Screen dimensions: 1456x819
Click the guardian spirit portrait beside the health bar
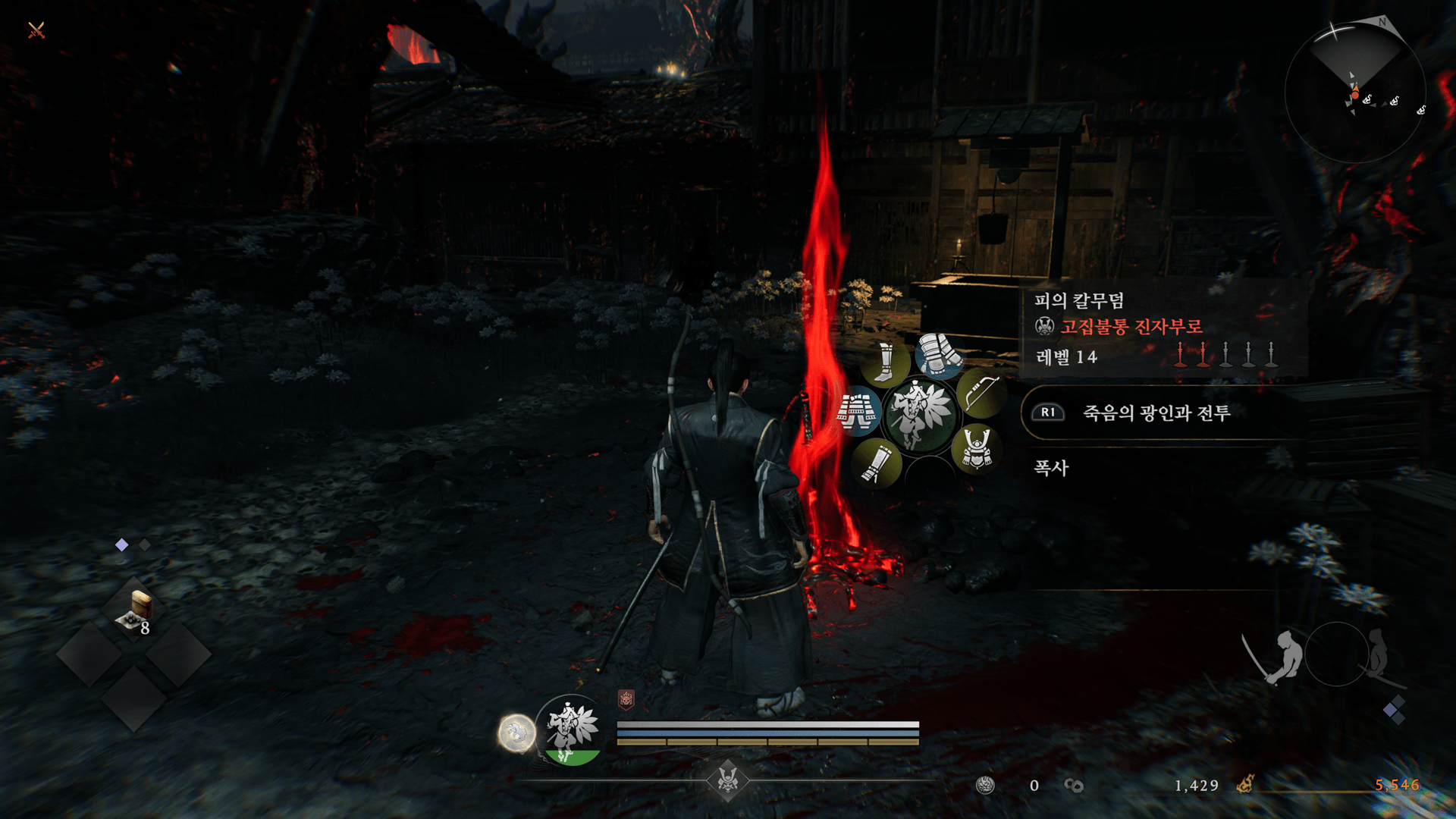pos(573,730)
